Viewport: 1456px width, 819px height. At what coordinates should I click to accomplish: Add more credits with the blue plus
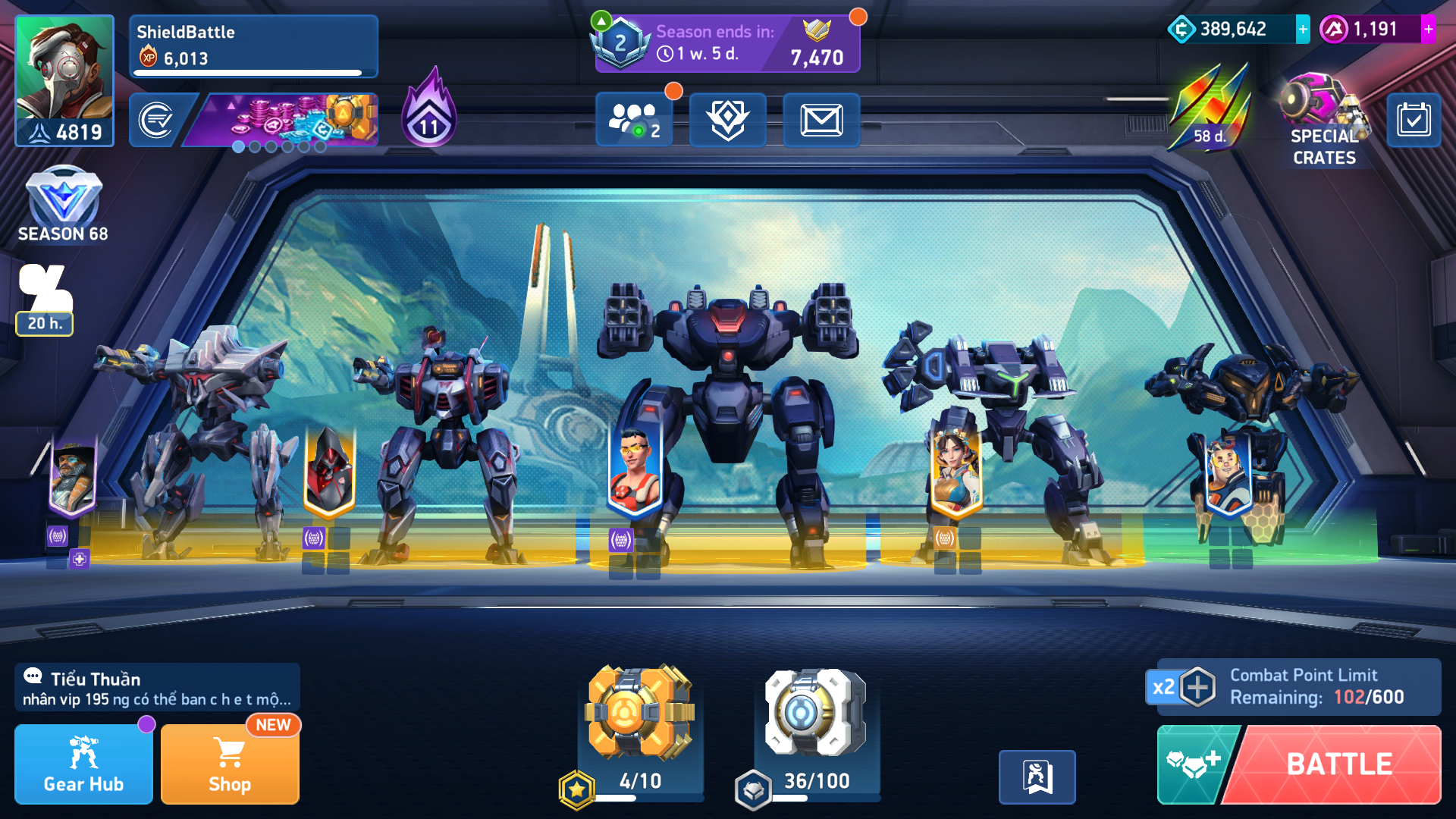coord(1302,30)
